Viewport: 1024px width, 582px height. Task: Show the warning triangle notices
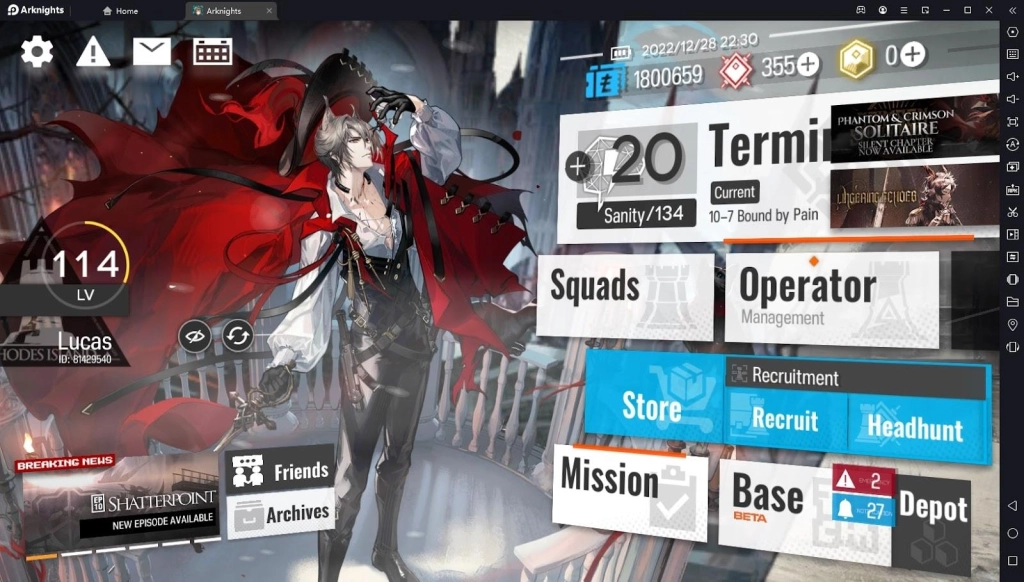pyautogui.click(x=93, y=51)
